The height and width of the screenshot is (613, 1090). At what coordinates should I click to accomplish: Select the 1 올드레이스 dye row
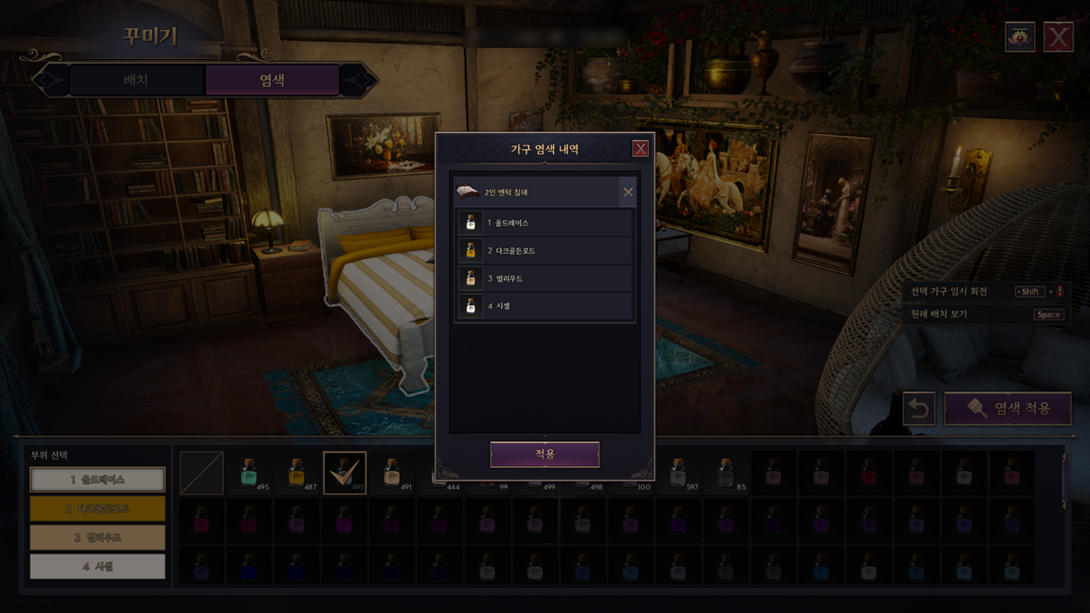(x=544, y=223)
